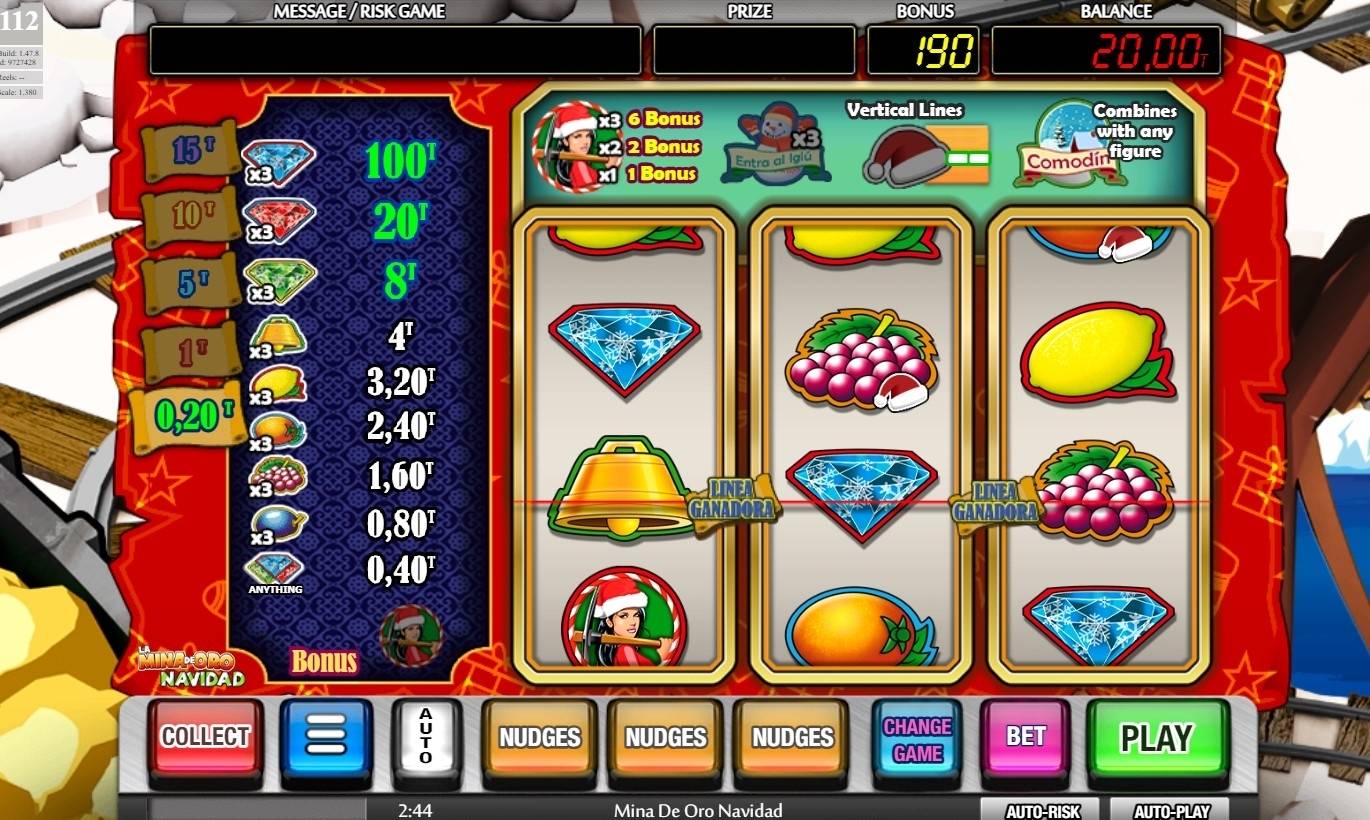Click the CHANGE GAME button
The image size is (1370, 820).
917,739
